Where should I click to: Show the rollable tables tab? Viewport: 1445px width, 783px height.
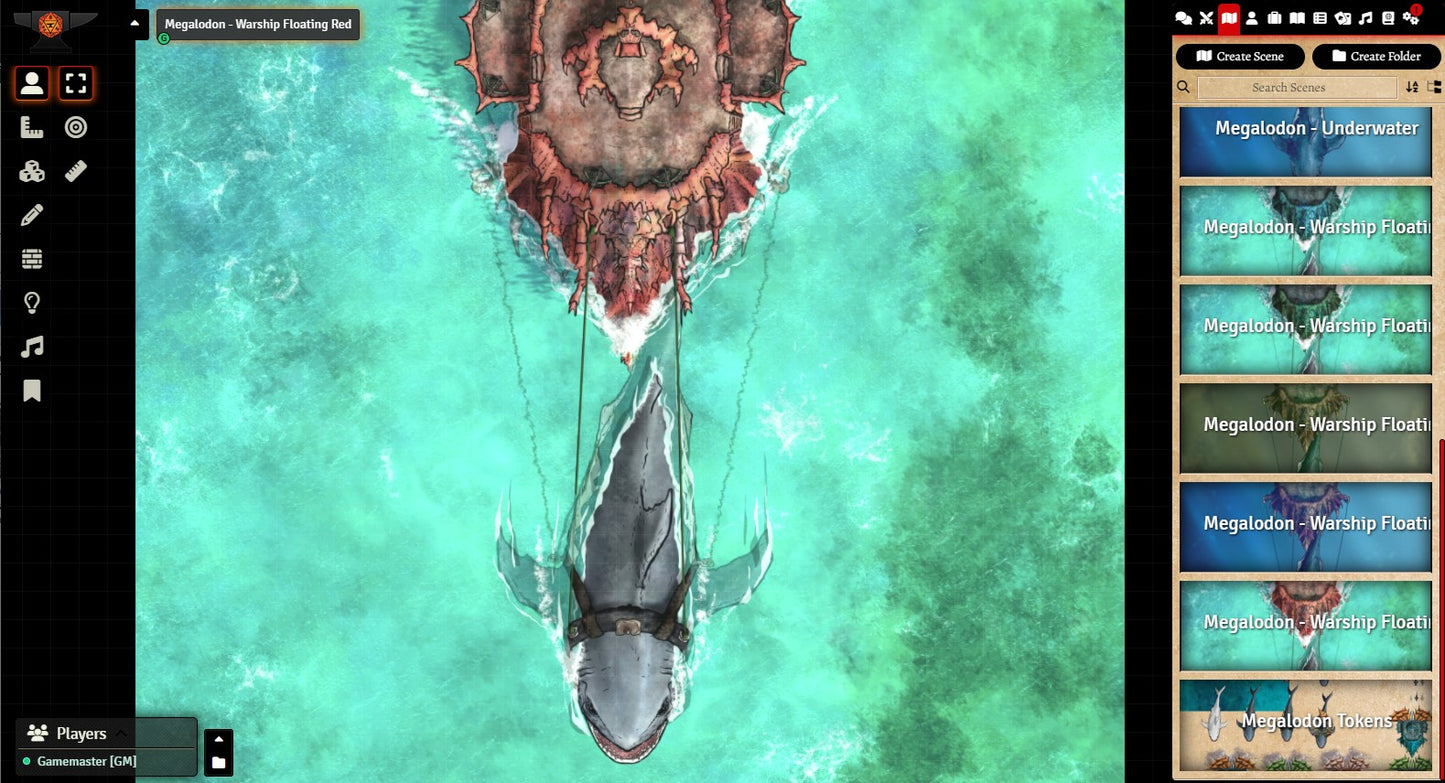click(x=1320, y=18)
